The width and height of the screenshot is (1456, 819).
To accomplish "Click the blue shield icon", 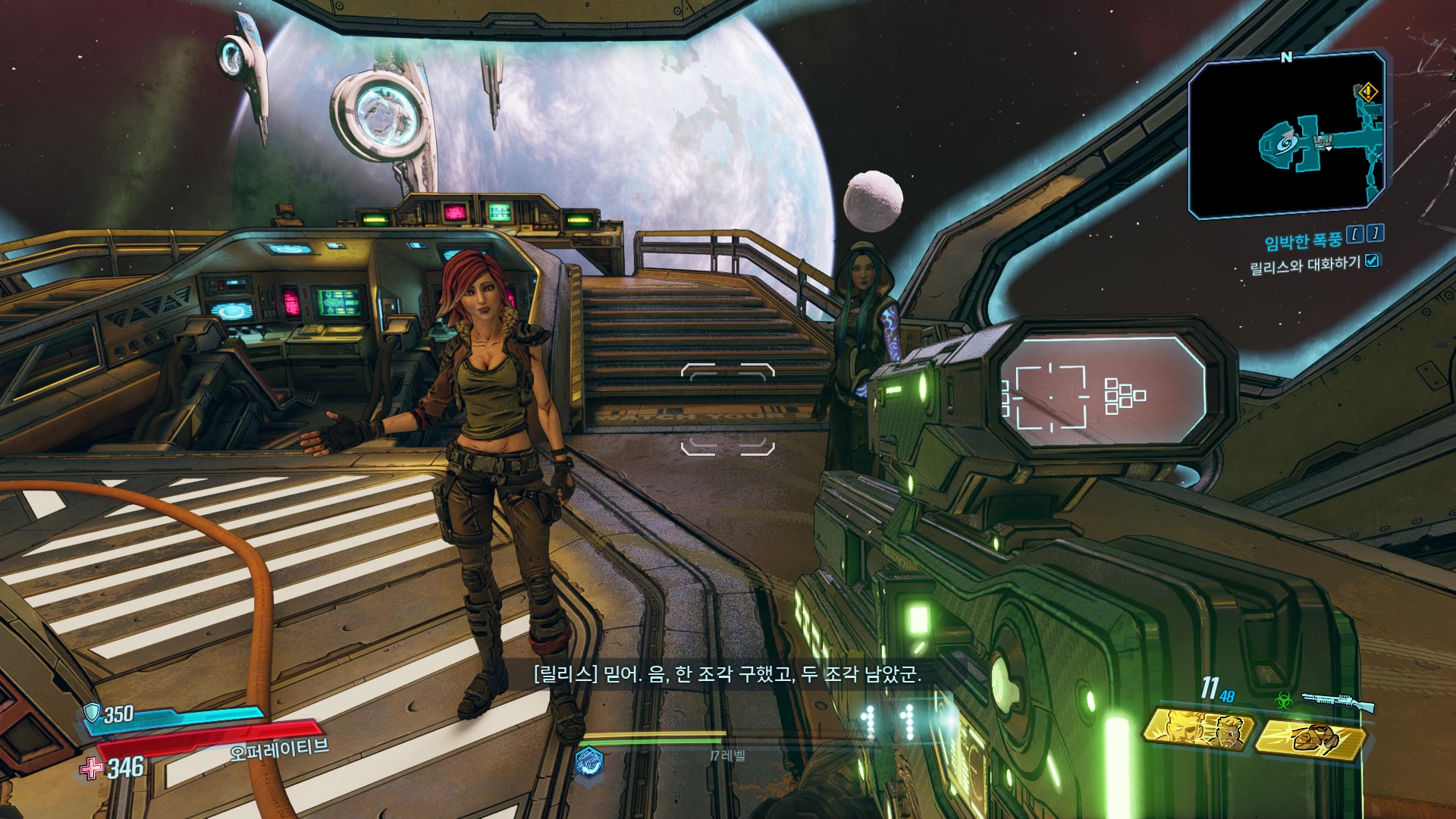I will click(x=93, y=712).
